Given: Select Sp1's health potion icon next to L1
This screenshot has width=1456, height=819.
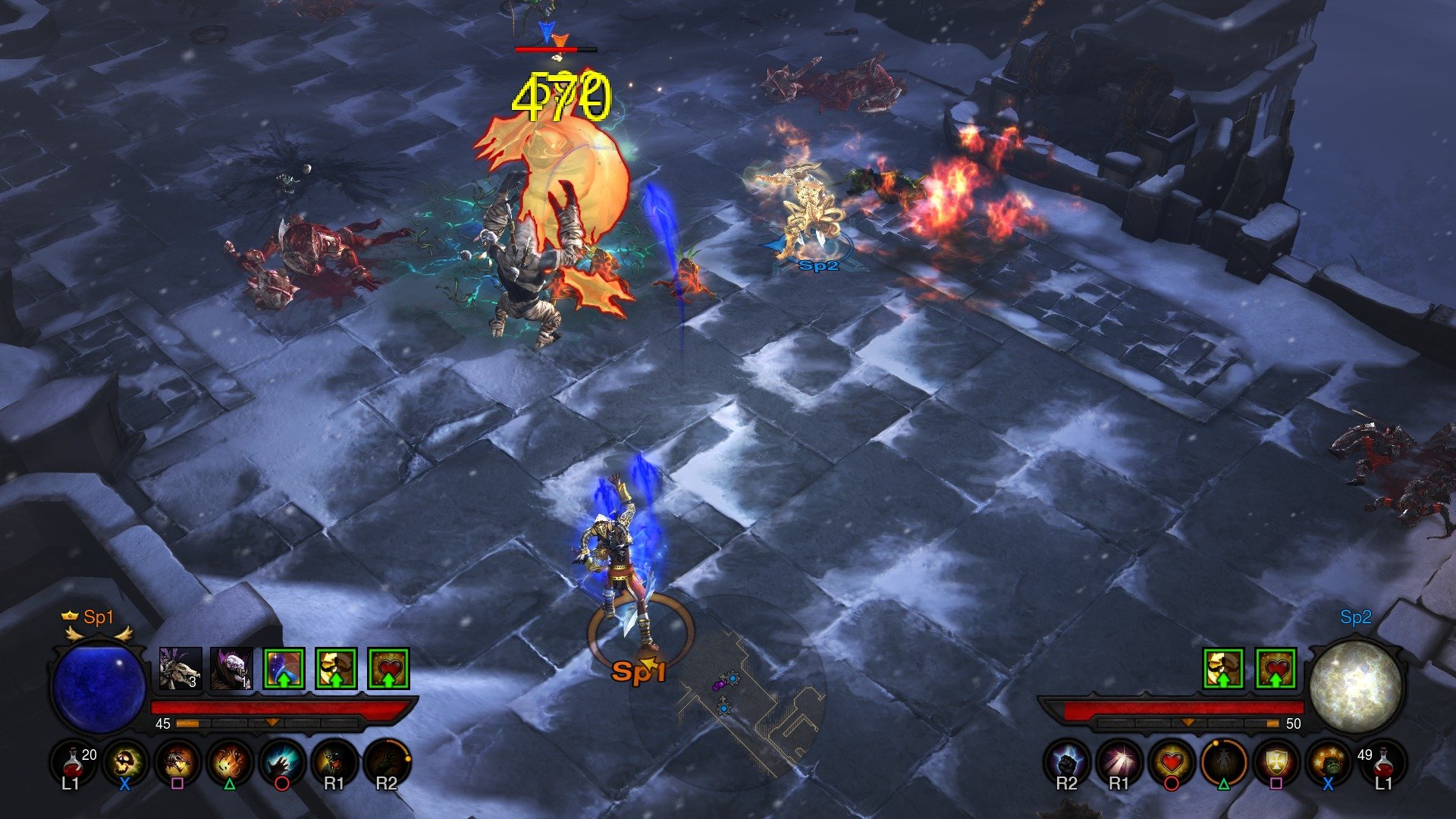Looking at the screenshot, I should point(72,762).
